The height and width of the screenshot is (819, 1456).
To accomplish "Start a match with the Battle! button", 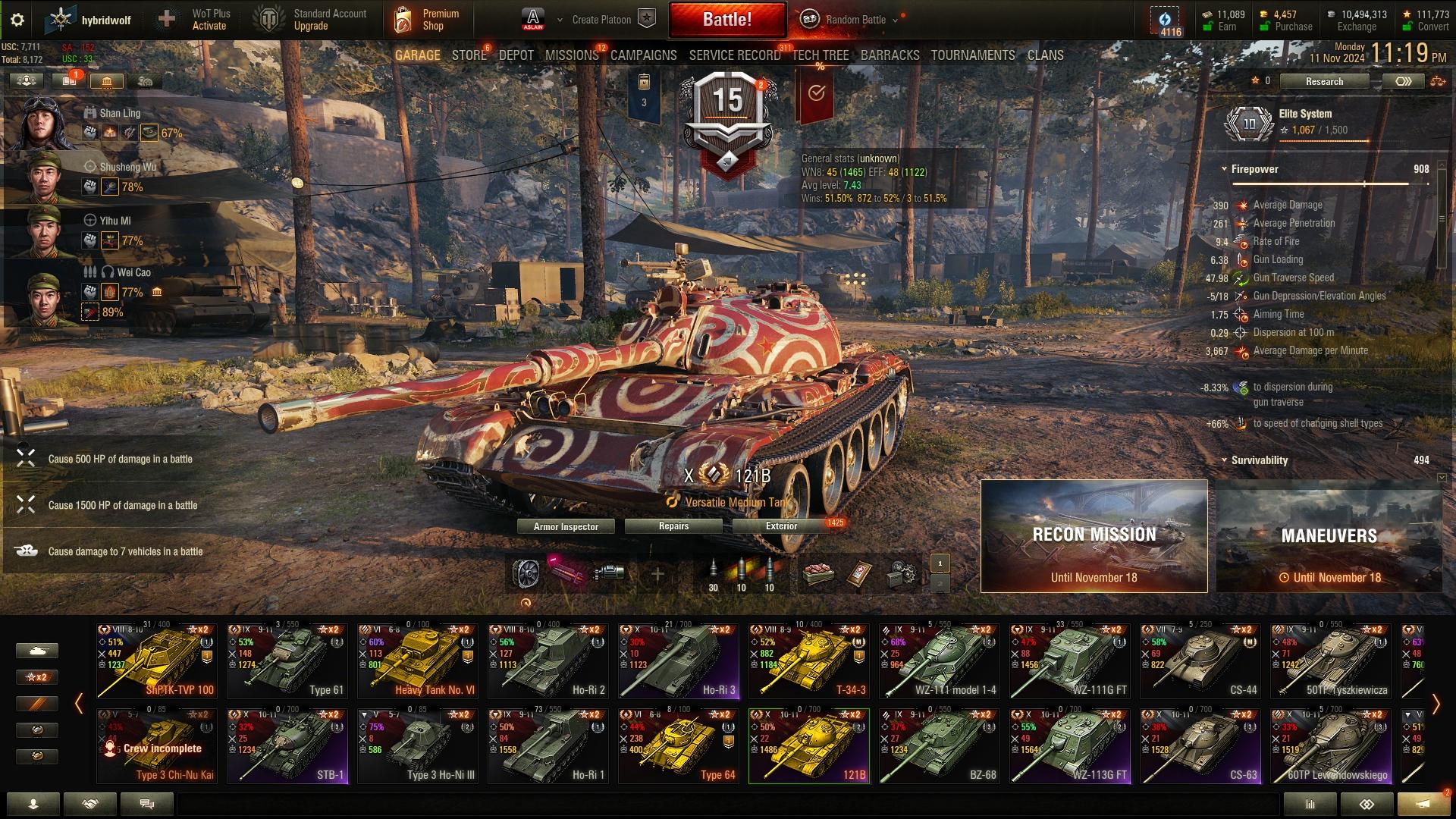I will (x=726, y=20).
